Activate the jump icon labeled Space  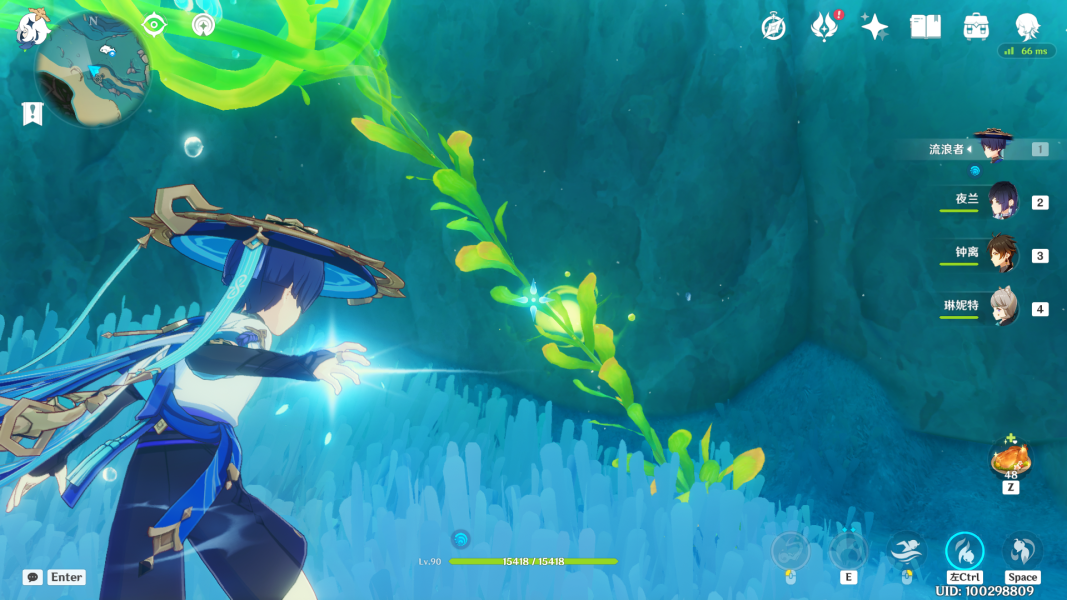(1022, 552)
